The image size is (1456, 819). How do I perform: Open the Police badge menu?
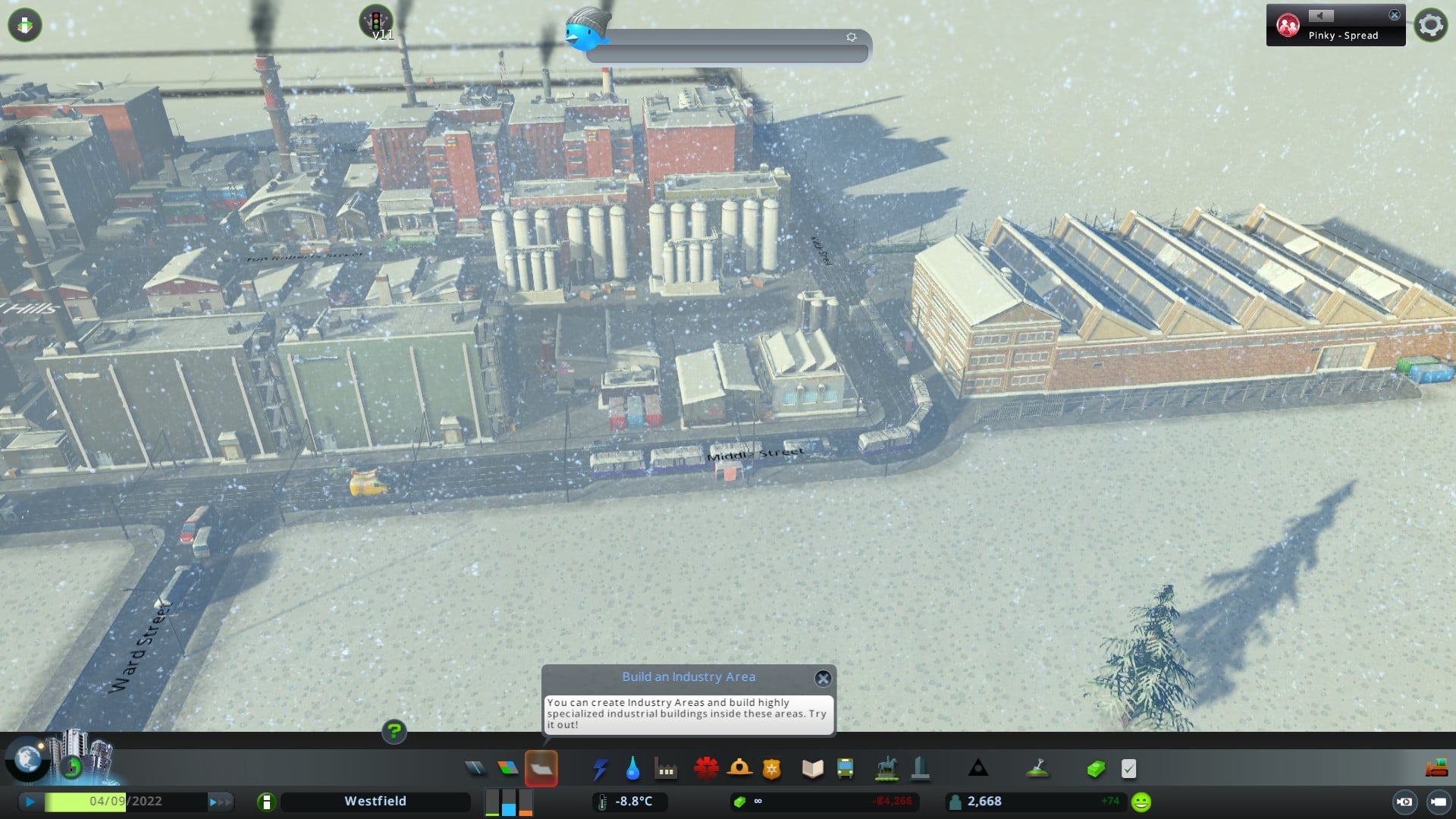click(x=772, y=769)
